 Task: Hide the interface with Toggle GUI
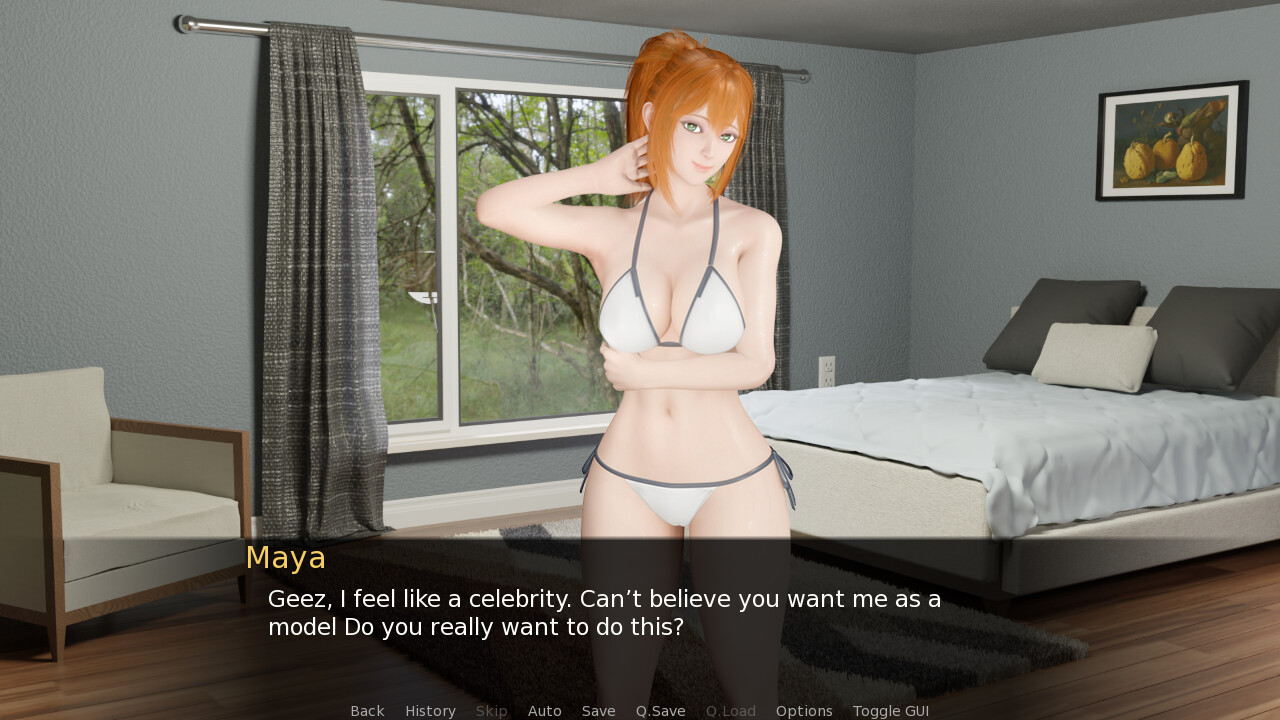pos(890,711)
